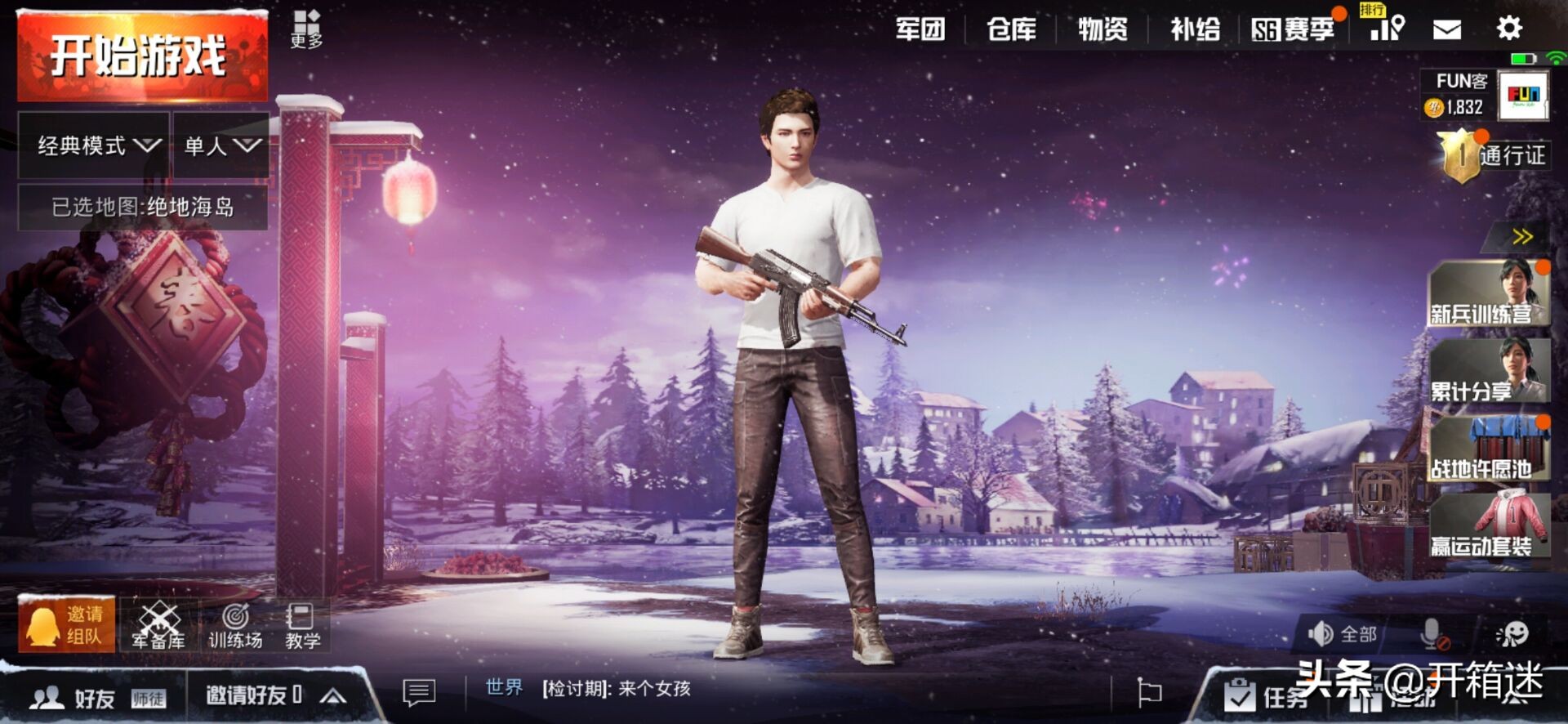This screenshot has width=1568, height=724.
Task: Switch to the 仓库 warehouse tab
Action: coord(1013,29)
